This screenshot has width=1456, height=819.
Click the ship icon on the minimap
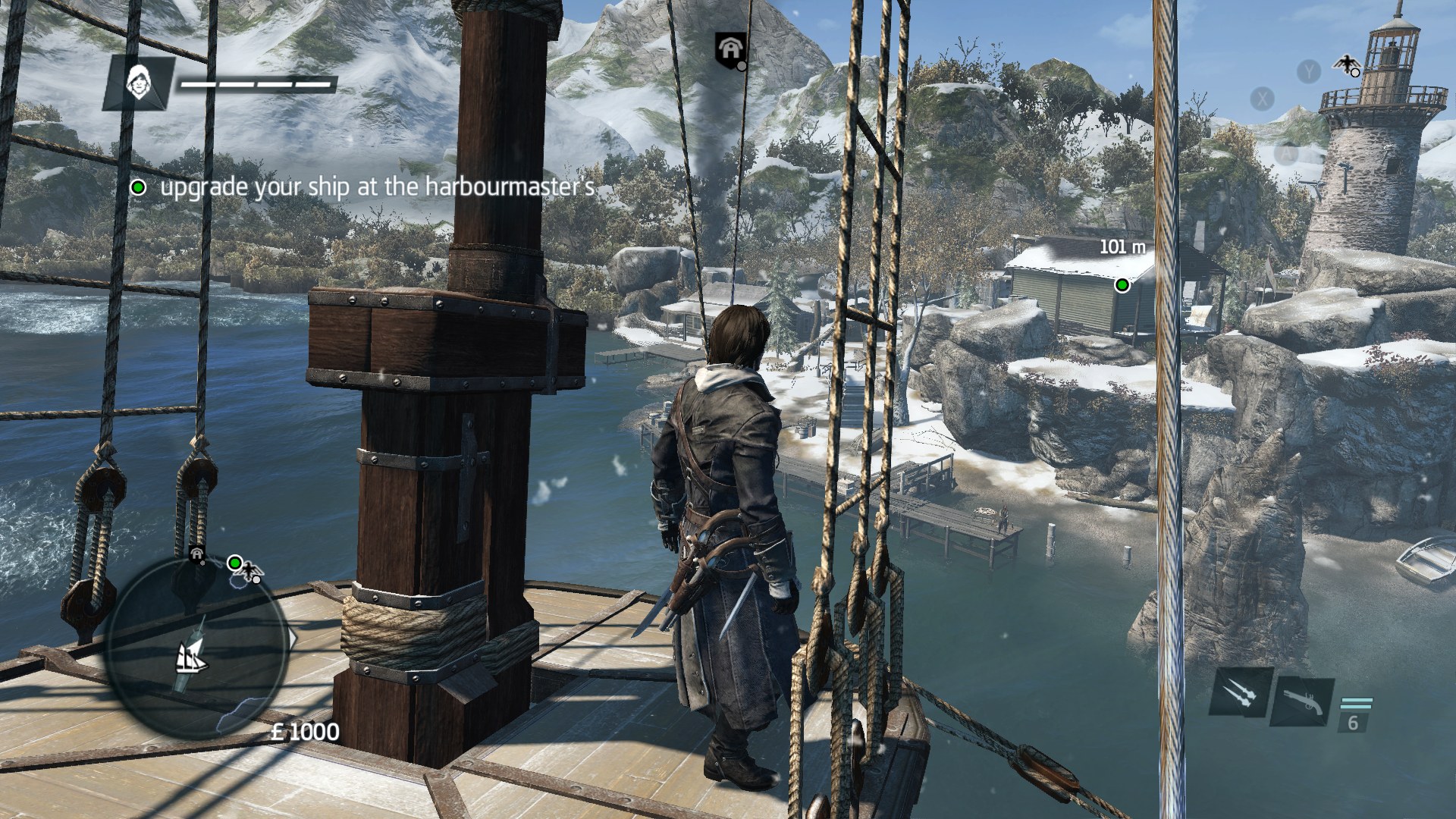pos(192,657)
